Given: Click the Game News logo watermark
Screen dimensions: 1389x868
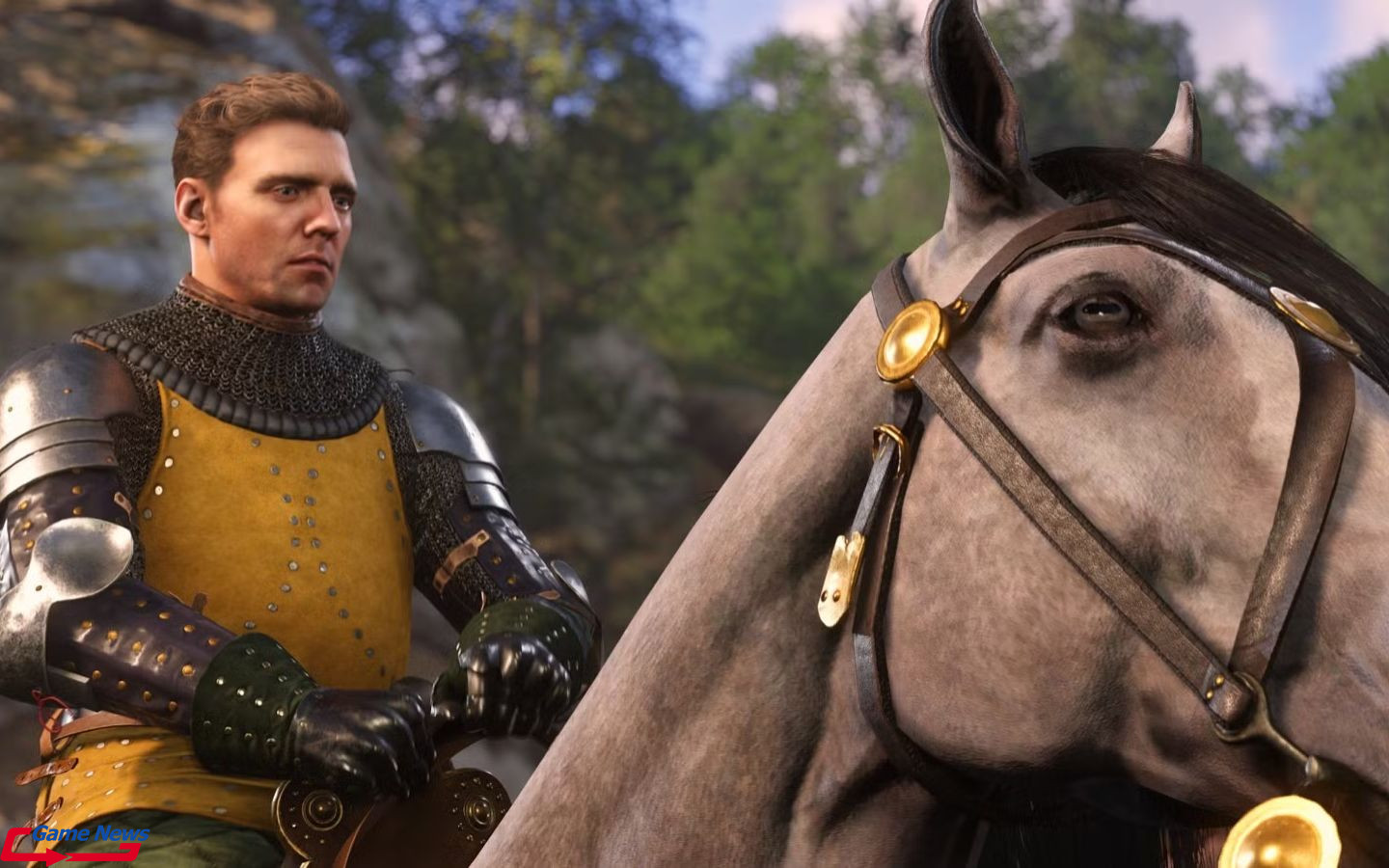Looking at the screenshot, I should click(76, 842).
